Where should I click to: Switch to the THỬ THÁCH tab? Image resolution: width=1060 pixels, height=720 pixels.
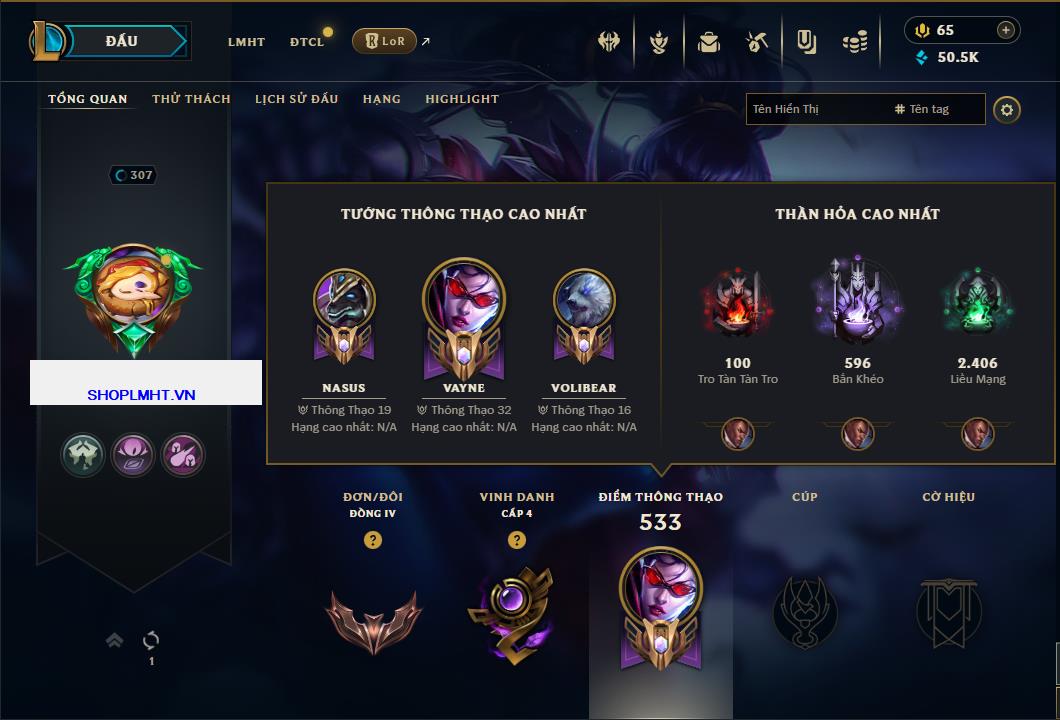tap(191, 99)
